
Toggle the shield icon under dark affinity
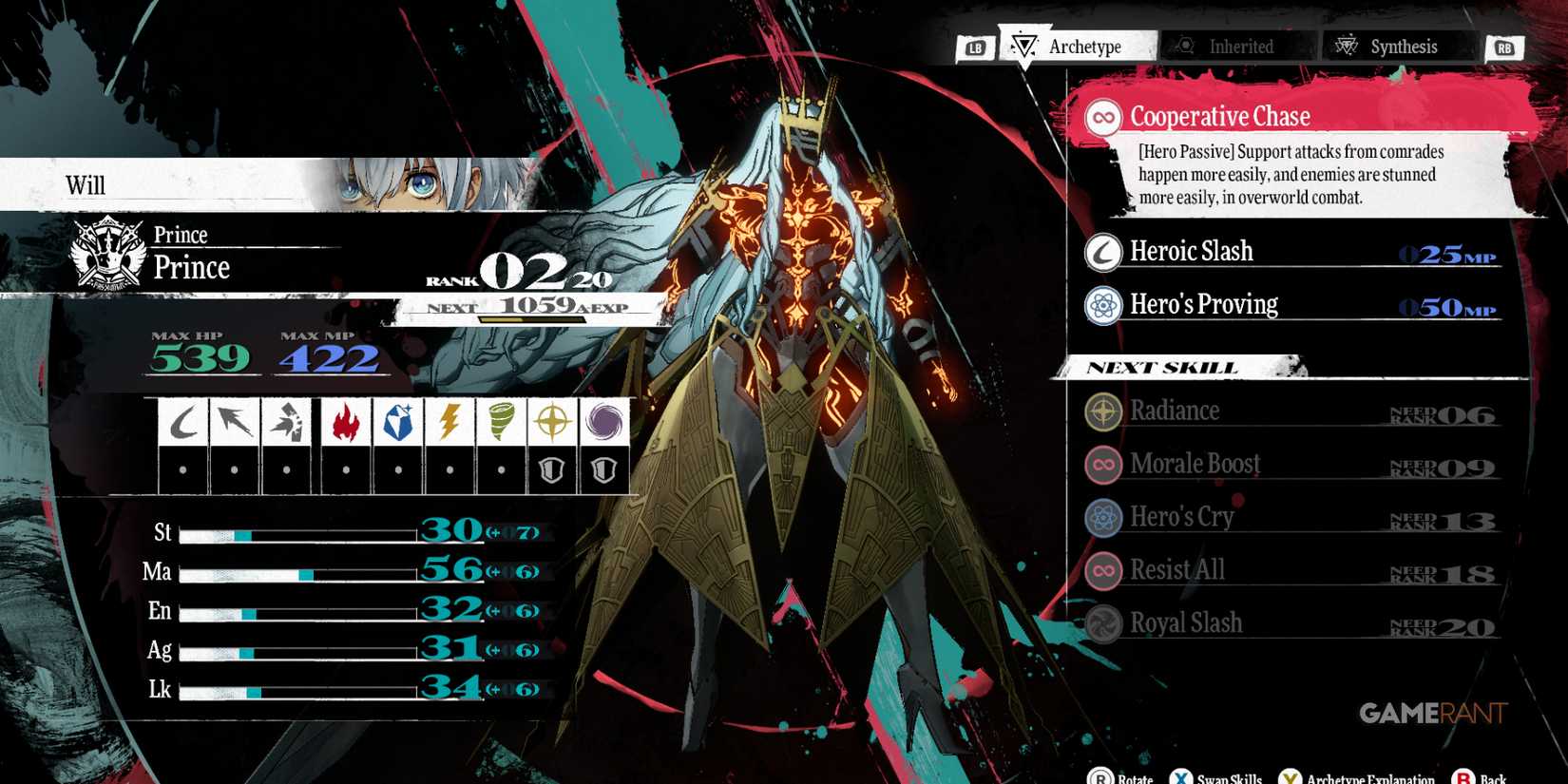(x=604, y=468)
